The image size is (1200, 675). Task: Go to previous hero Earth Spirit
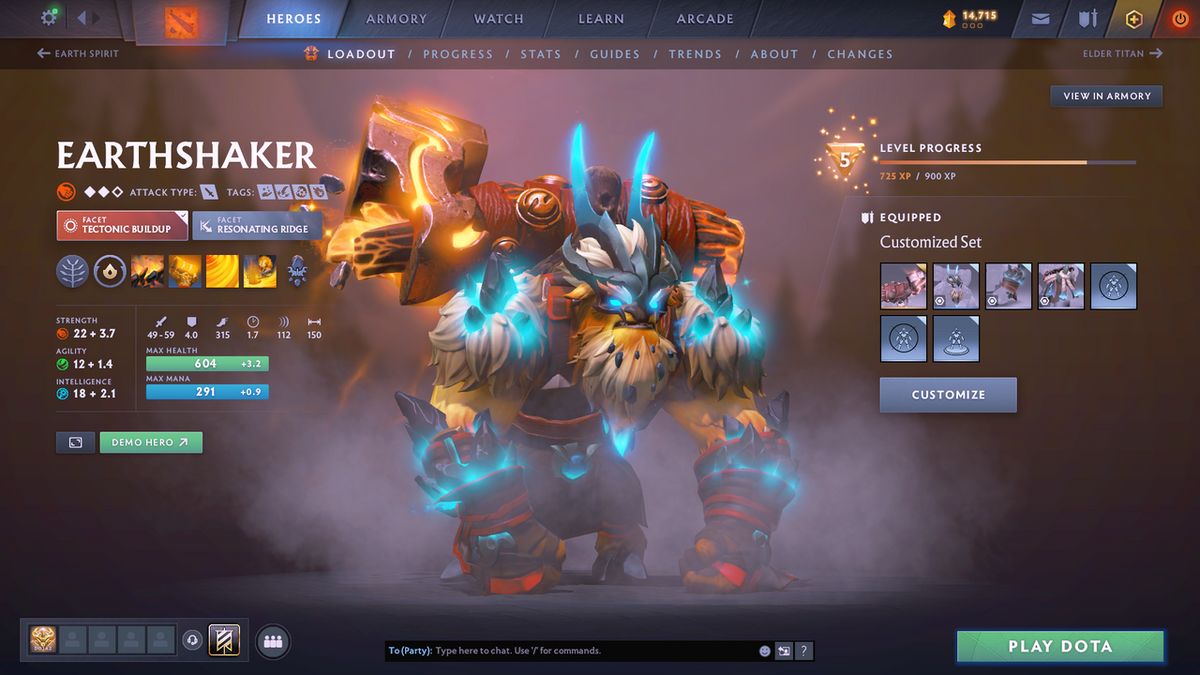pyautogui.click(x=78, y=54)
